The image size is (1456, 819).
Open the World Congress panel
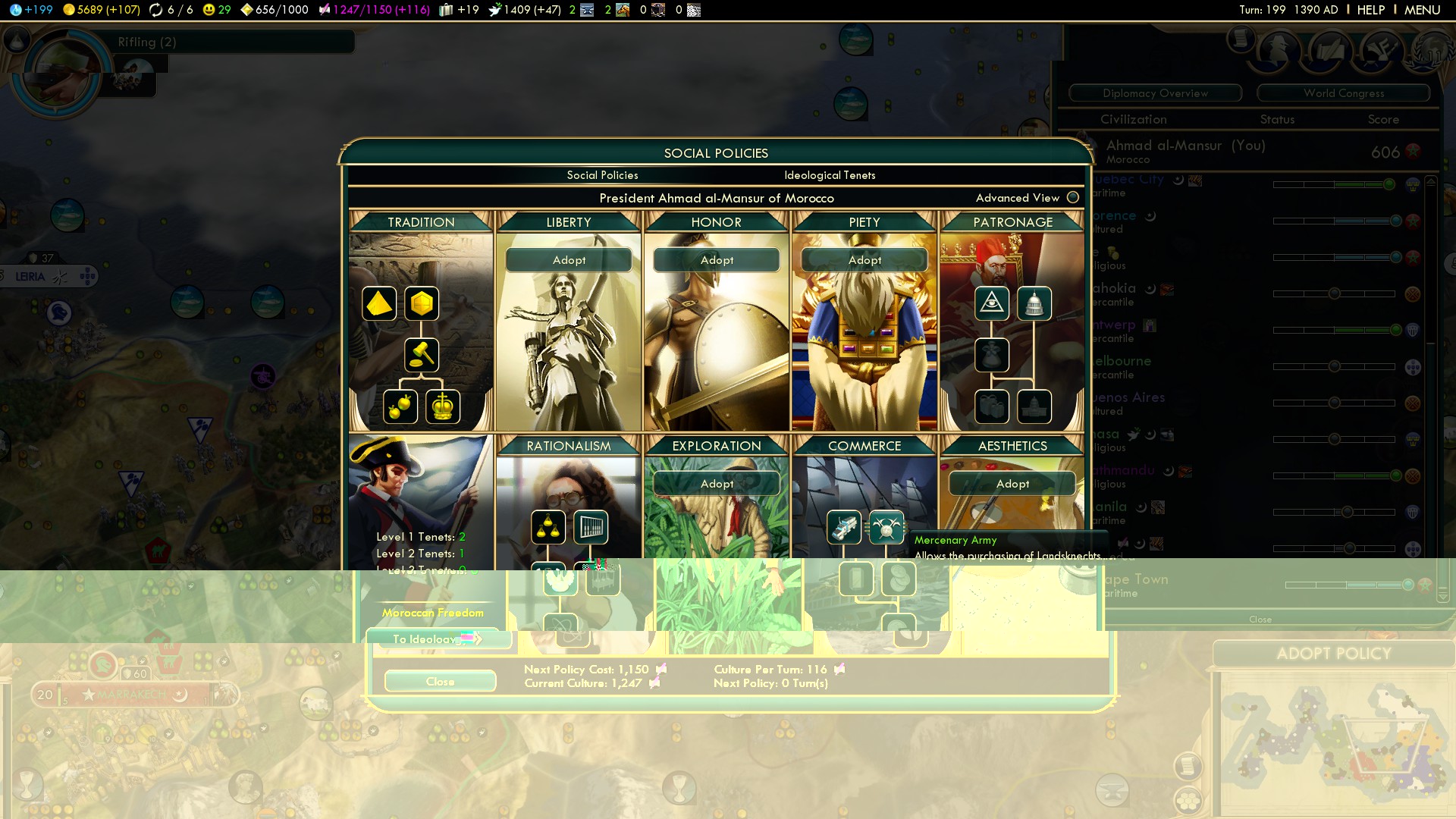(1344, 93)
